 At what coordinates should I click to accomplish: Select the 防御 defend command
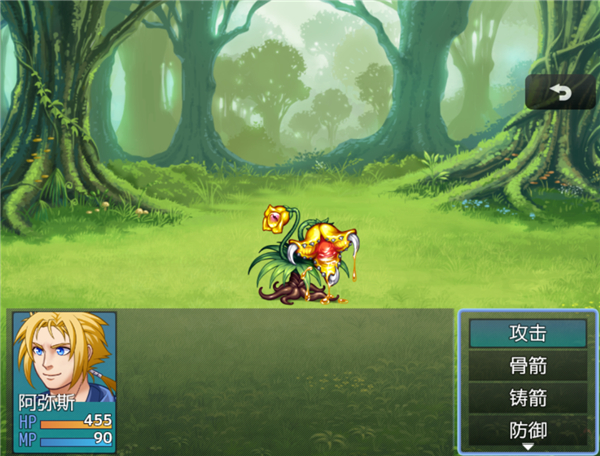click(527, 430)
